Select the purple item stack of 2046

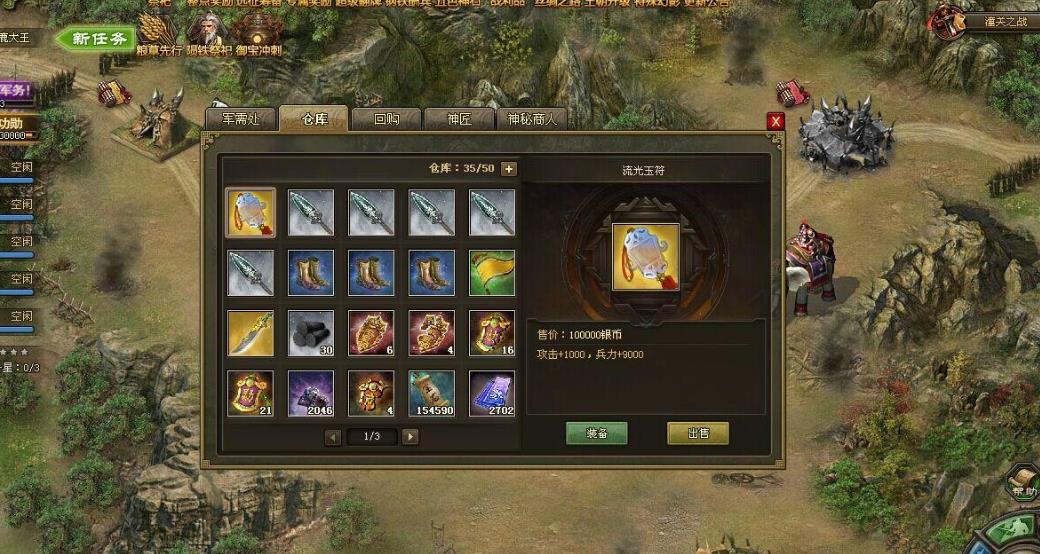click(311, 393)
